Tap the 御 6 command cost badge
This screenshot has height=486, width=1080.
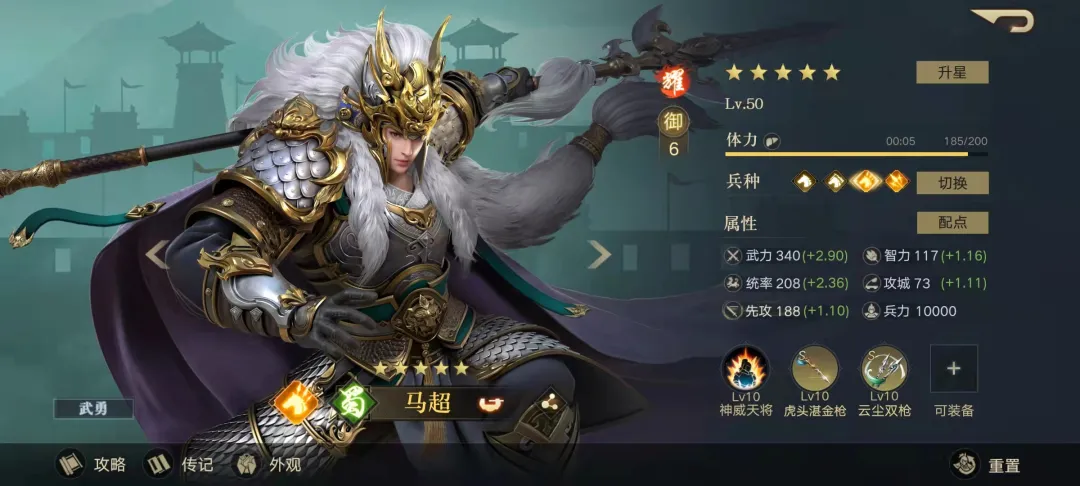click(x=673, y=135)
